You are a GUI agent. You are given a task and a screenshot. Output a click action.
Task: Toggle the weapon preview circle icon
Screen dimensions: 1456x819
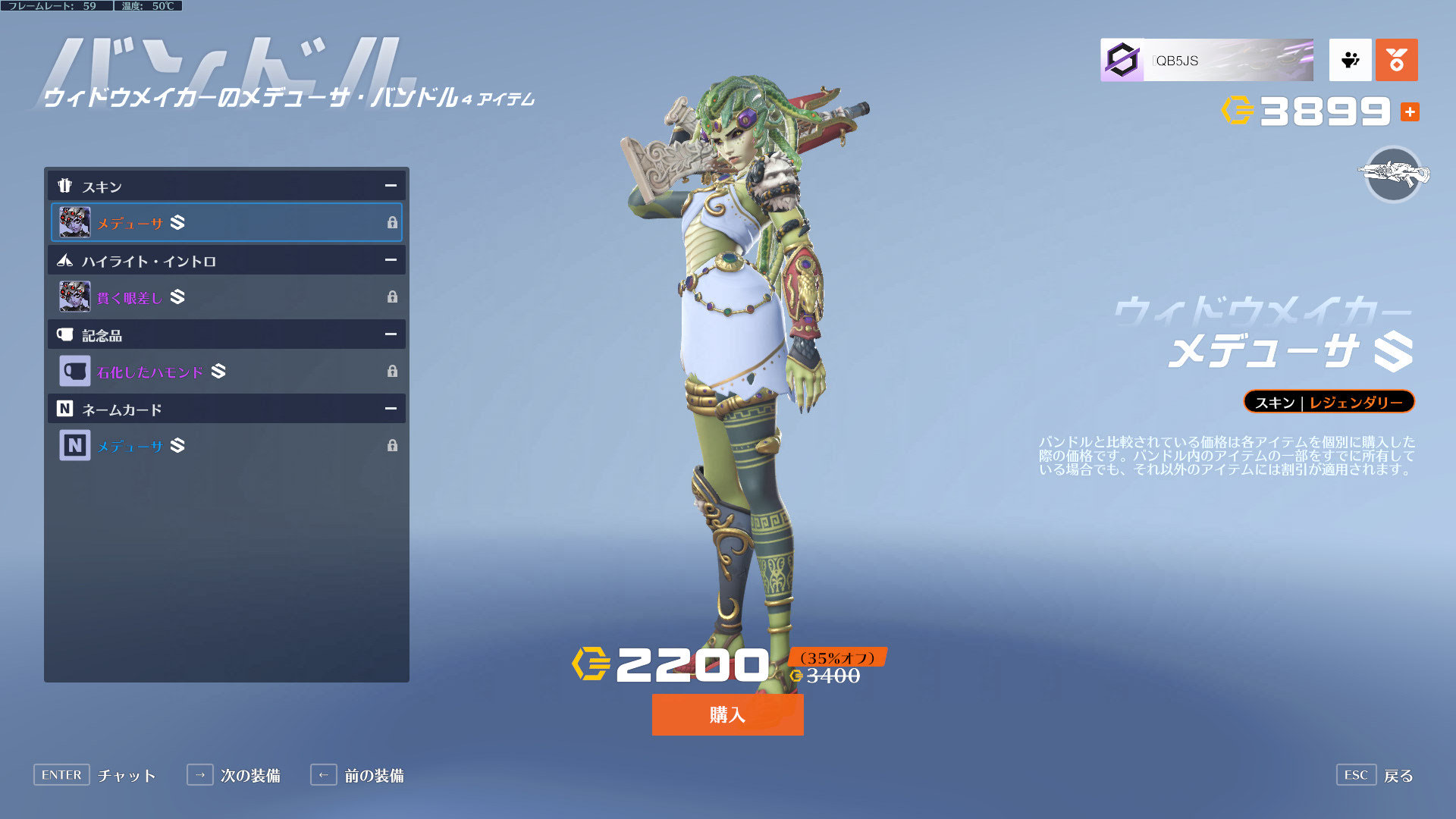point(1393,174)
